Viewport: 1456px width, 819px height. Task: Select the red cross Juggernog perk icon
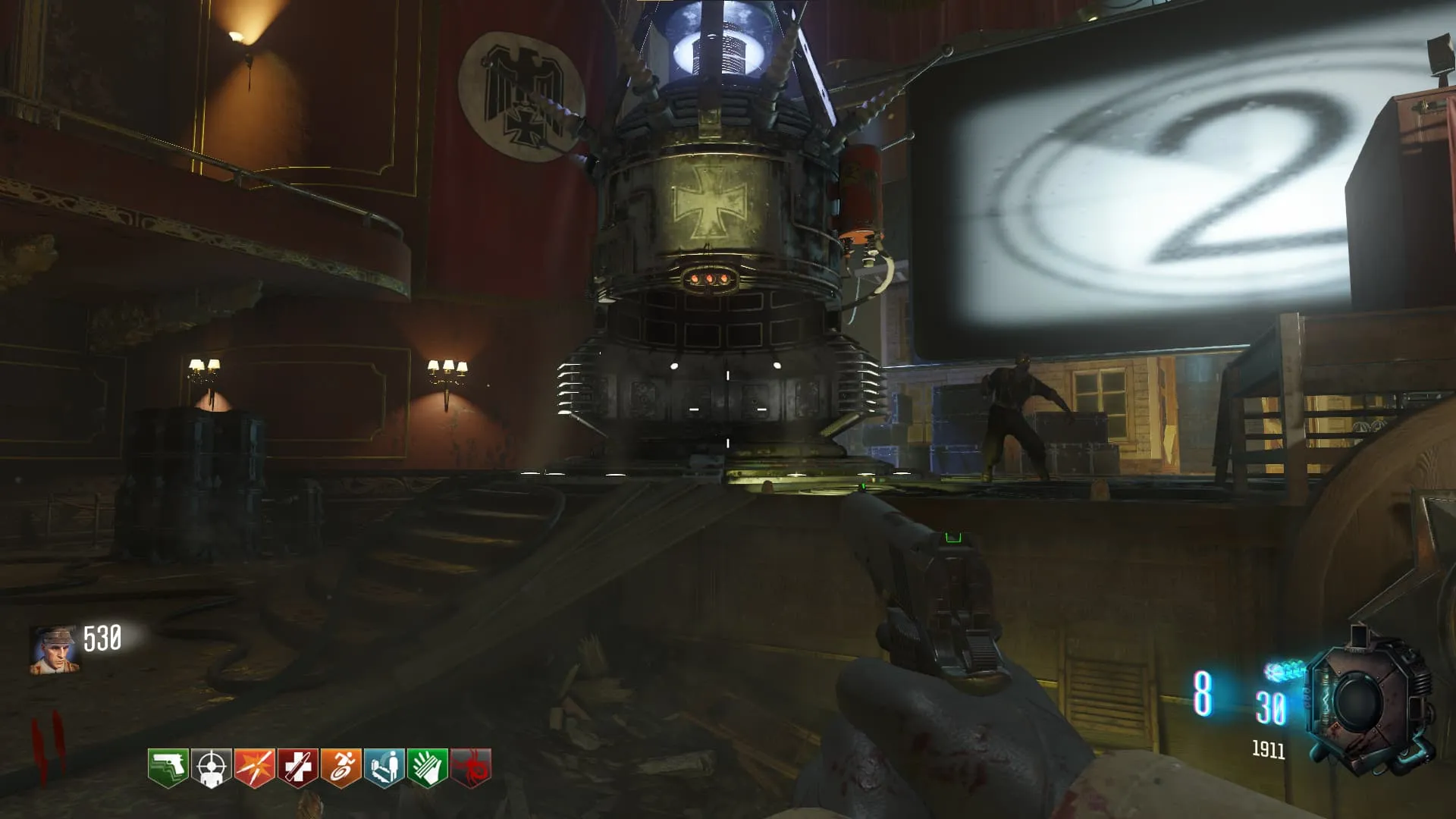coord(297,767)
